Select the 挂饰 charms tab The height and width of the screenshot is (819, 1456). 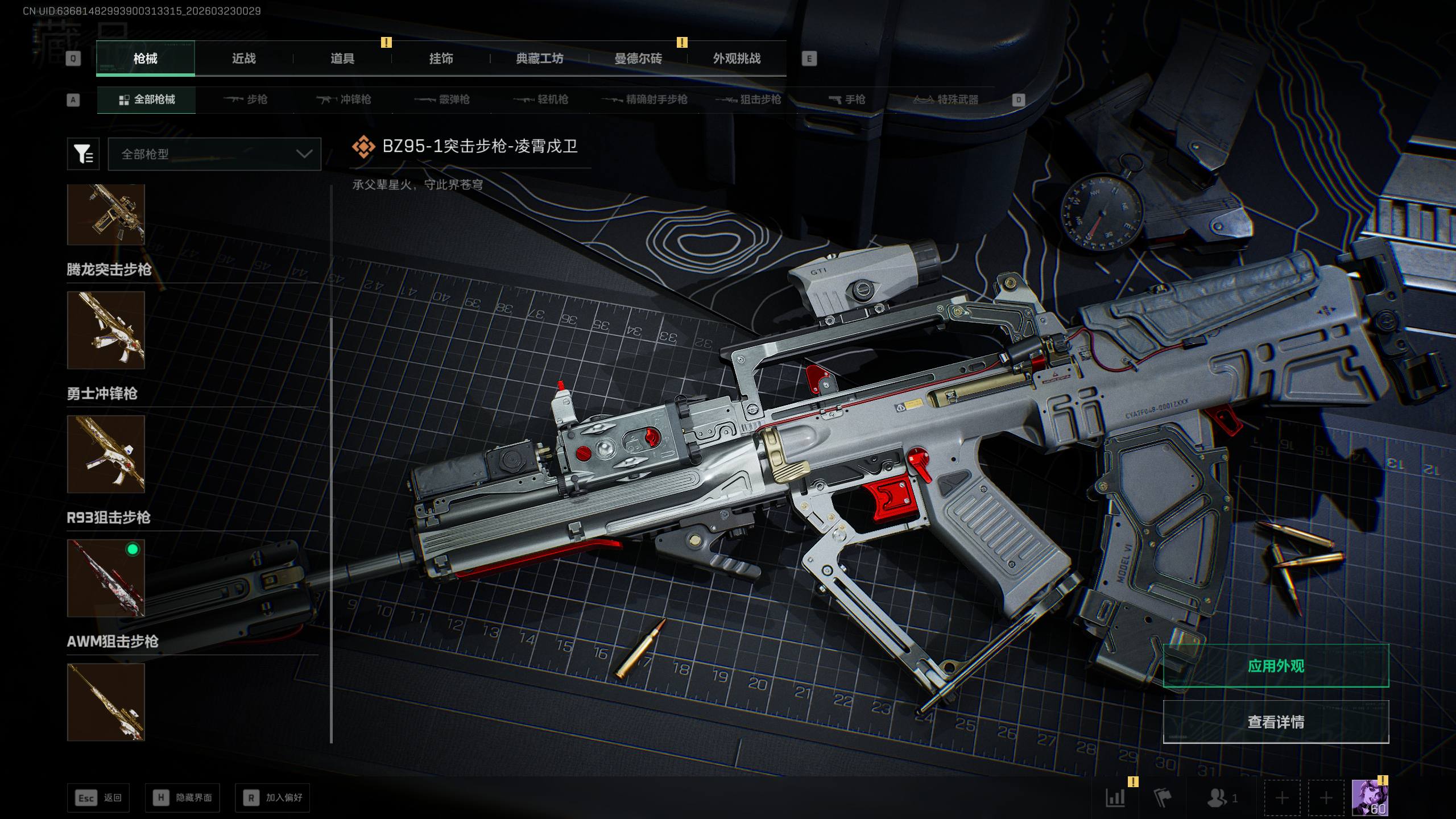pyautogui.click(x=441, y=59)
